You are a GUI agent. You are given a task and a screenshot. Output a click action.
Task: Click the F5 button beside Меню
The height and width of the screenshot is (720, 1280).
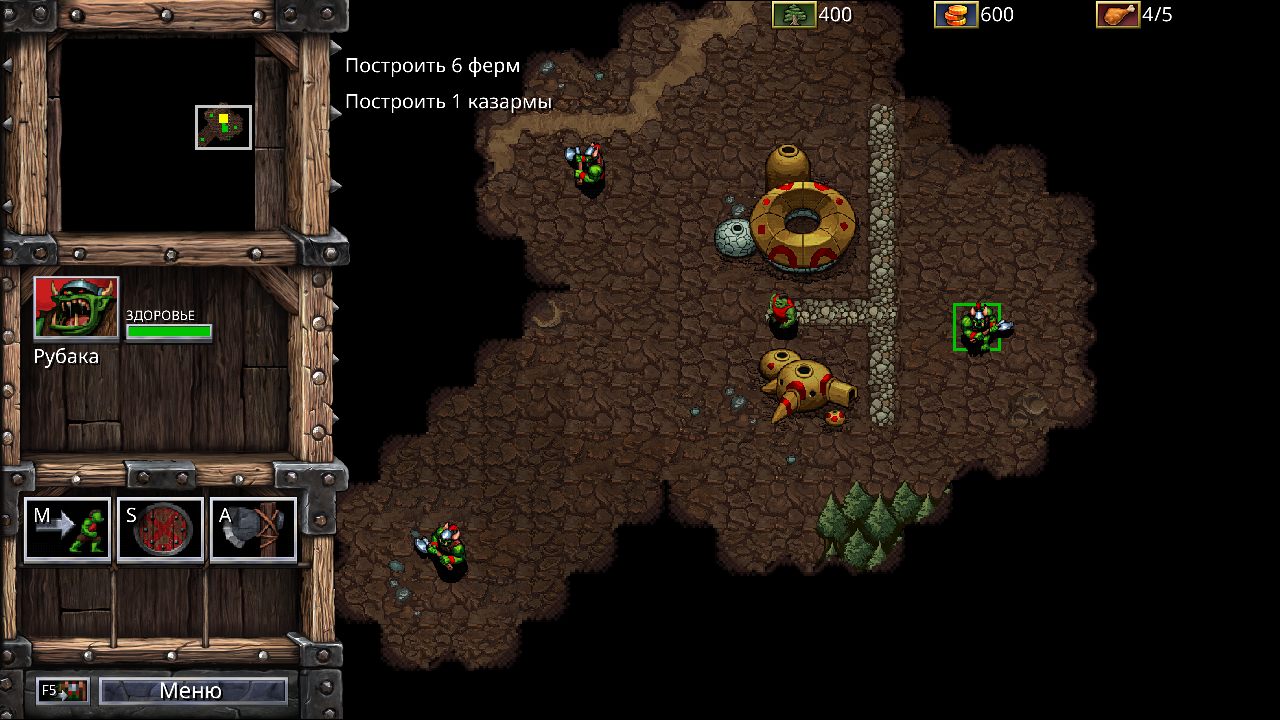(x=63, y=690)
